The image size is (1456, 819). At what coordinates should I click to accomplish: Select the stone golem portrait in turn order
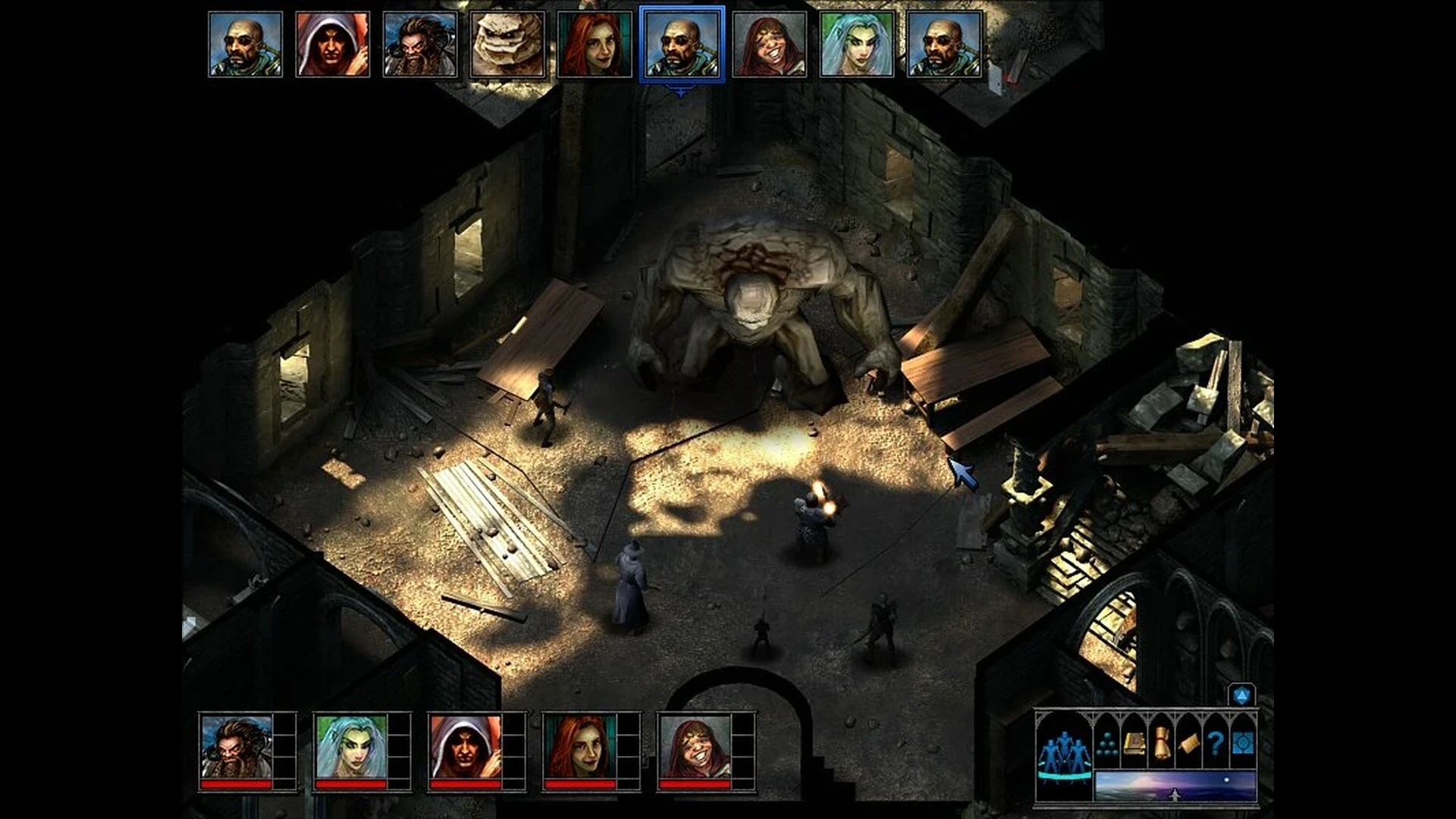pyautogui.click(x=507, y=44)
